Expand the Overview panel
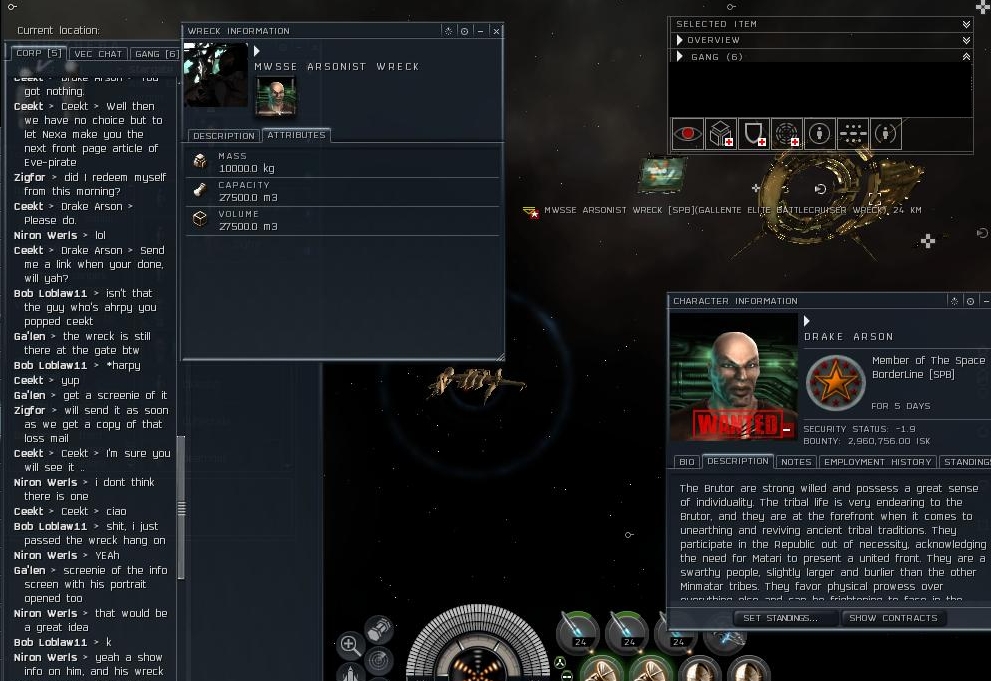 pyautogui.click(x=966, y=40)
